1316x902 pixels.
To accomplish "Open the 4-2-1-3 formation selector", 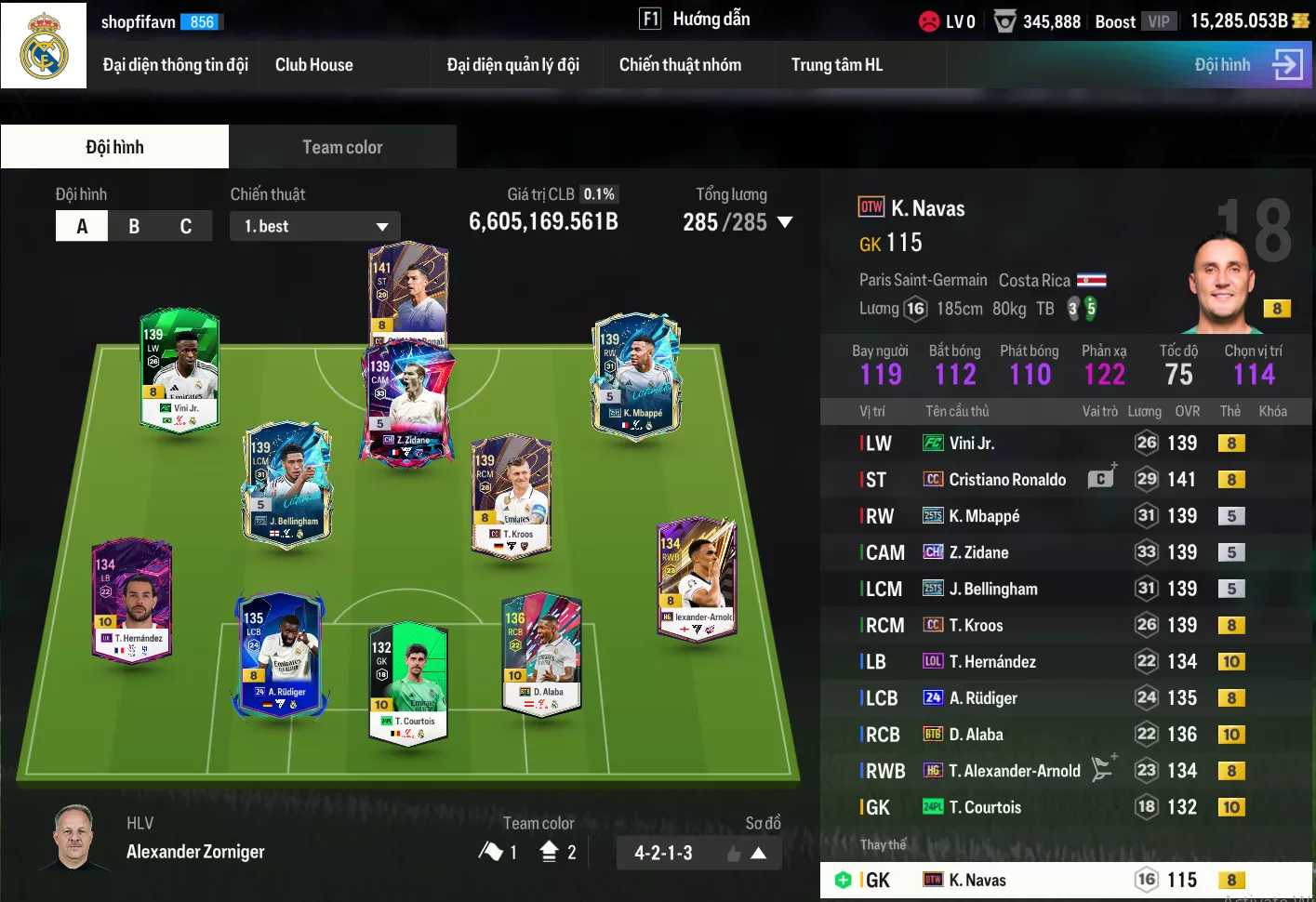I will [698, 853].
